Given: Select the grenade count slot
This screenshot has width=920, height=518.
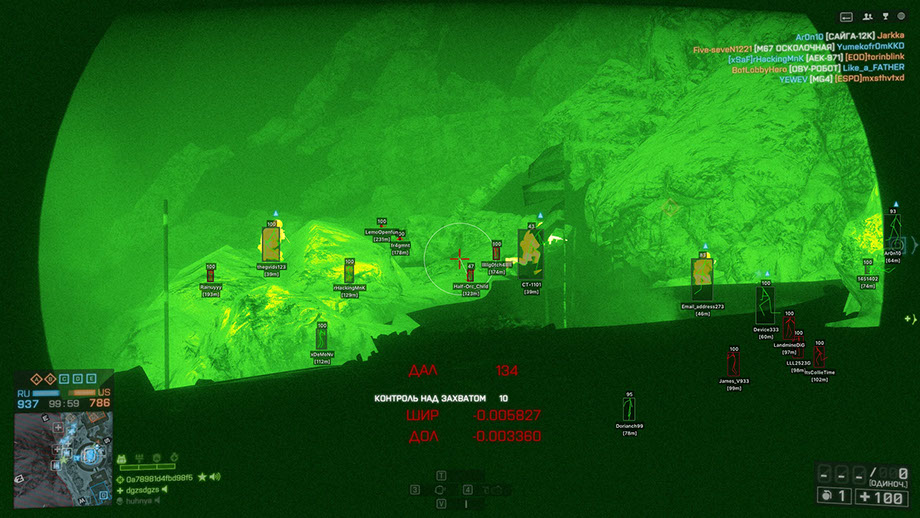Looking at the screenshot, I should [833, 496].
